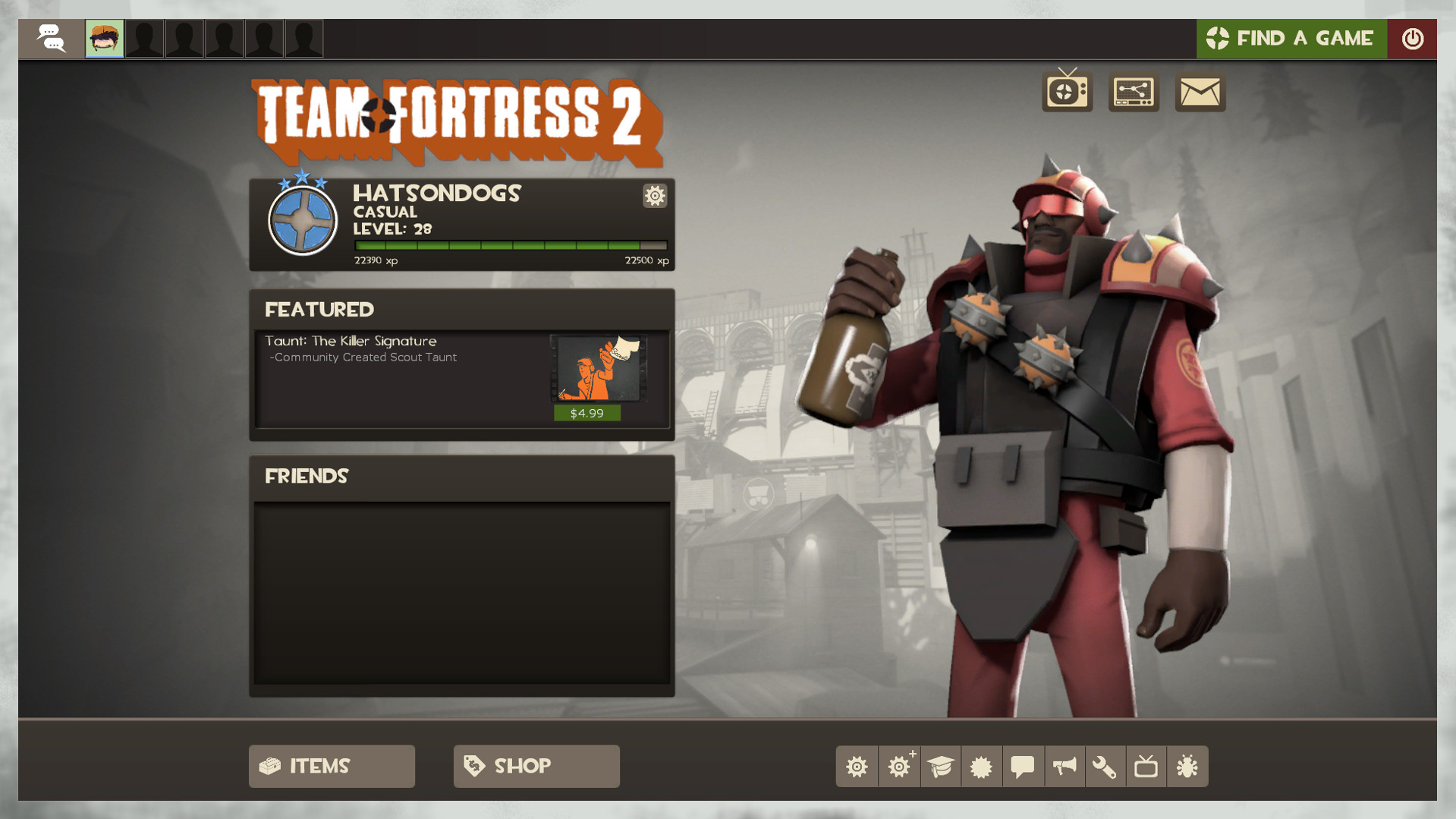Viewport: 1456px width, 819px height.
Task: Click the TV icon at top right
Action: tap(1065, 92)
